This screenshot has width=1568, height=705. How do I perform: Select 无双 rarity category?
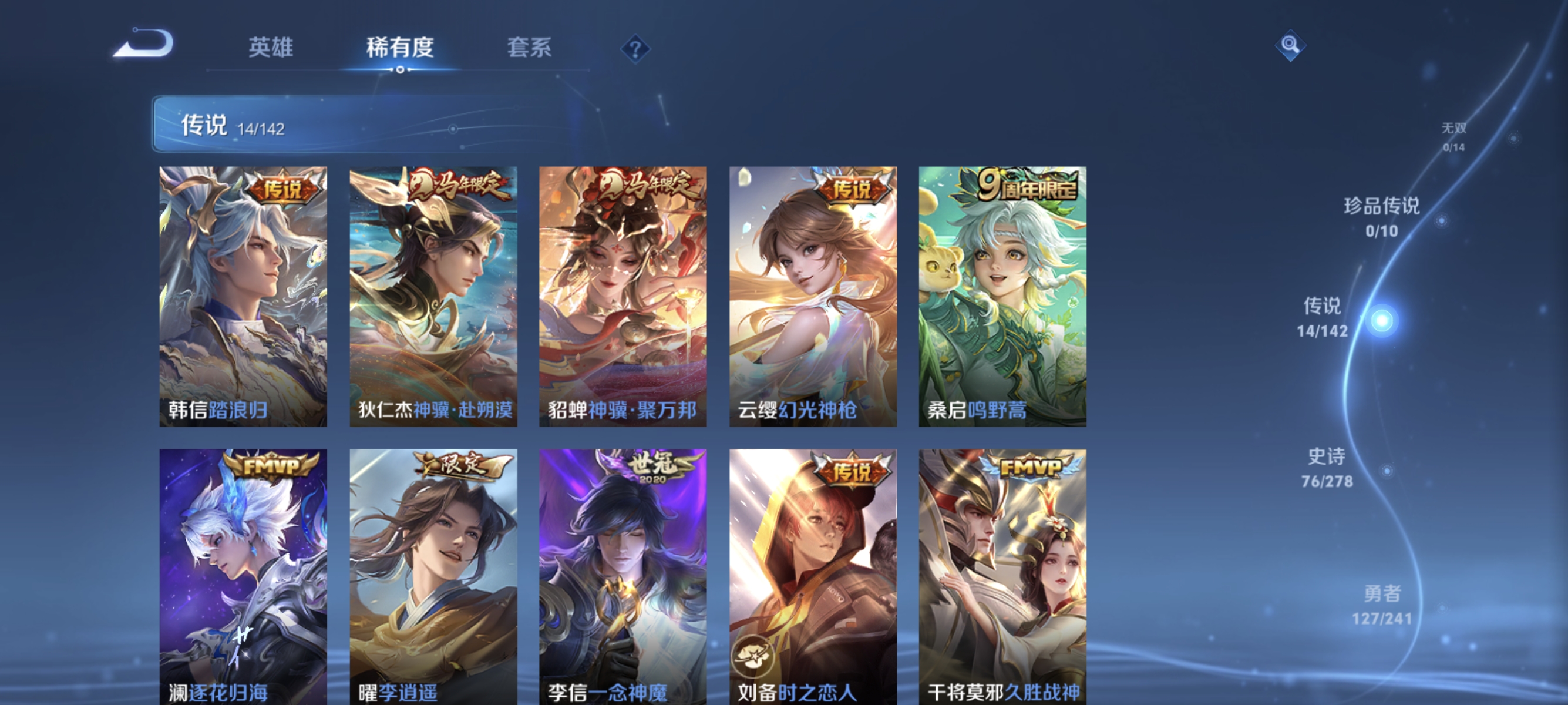[x=1453, y=134]
